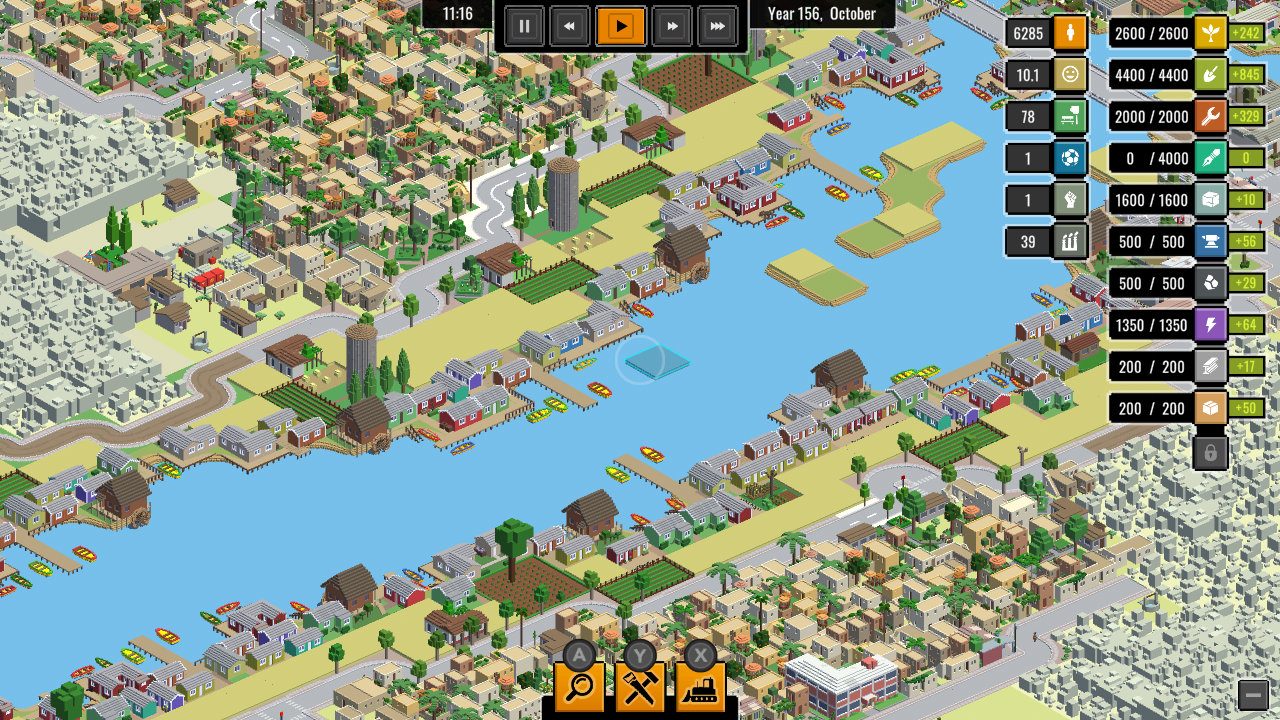This screenshot has height=720, width=1280.
Task: Click the purple lightning energy resource icon
Action: [1210, 325]
